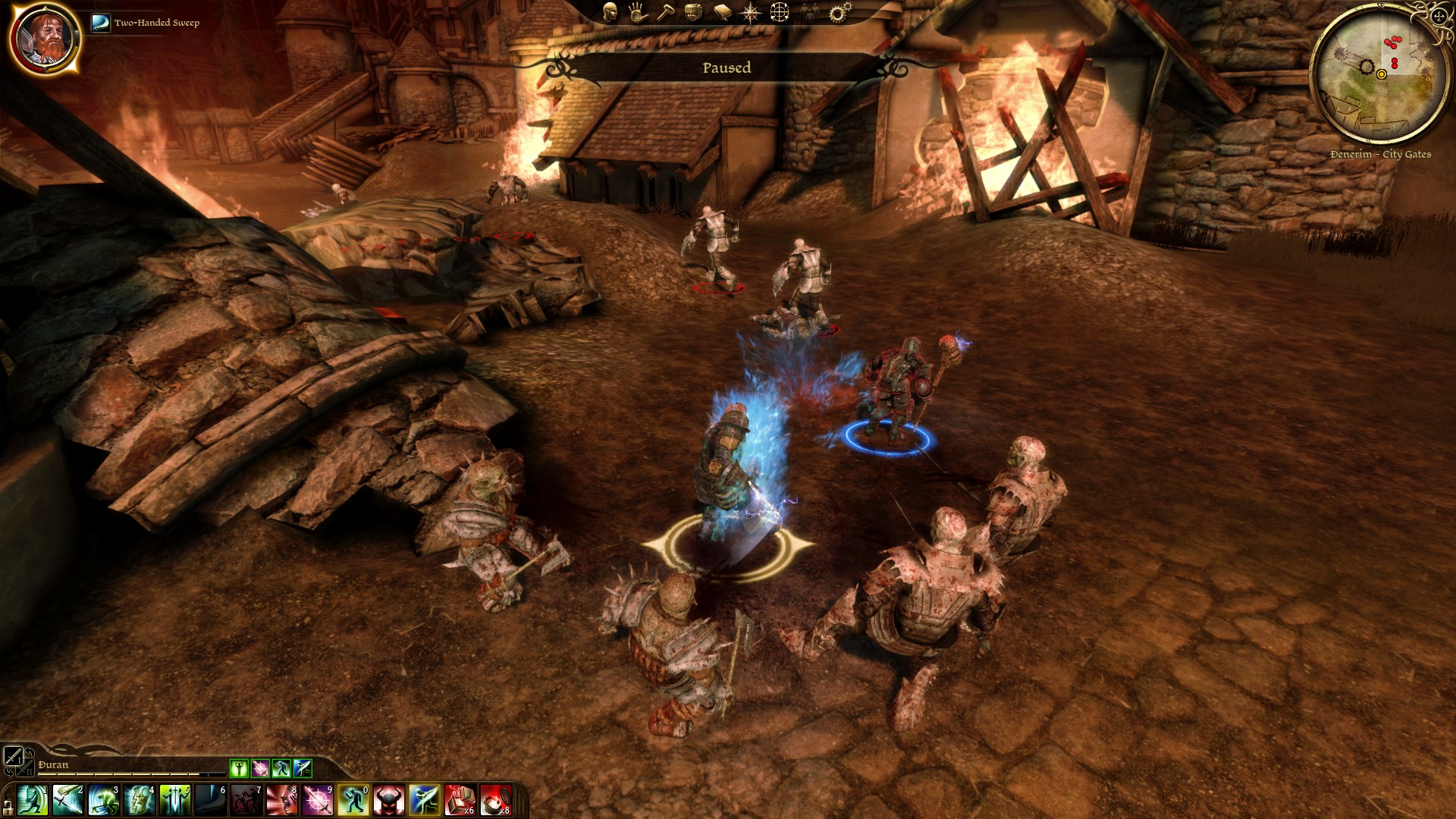Open the world map globe icon
Image resolution: width=1456 pixels, height=819 pixels.
tap(780, 12)
